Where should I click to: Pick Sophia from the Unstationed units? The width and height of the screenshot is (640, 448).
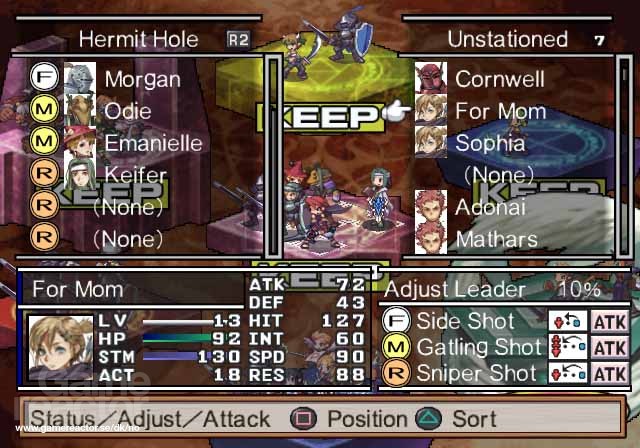(x=490, y=143)
